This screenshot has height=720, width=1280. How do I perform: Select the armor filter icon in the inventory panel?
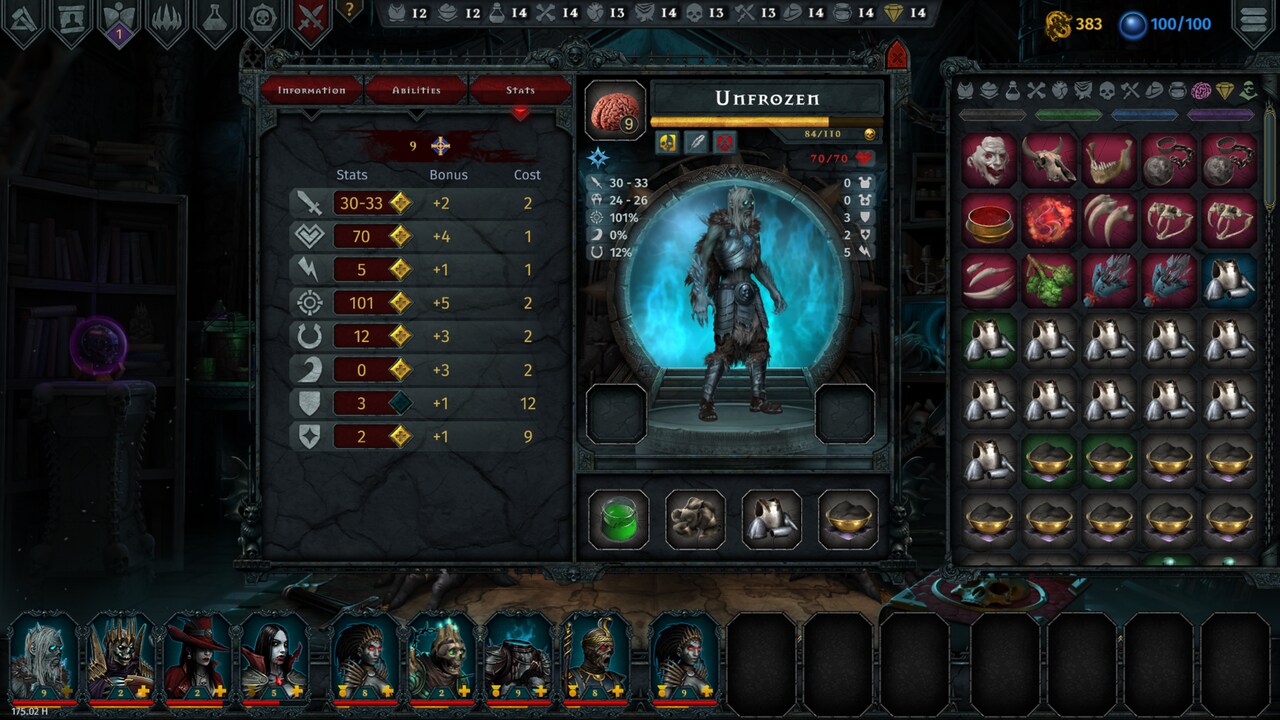coord(965,92)
